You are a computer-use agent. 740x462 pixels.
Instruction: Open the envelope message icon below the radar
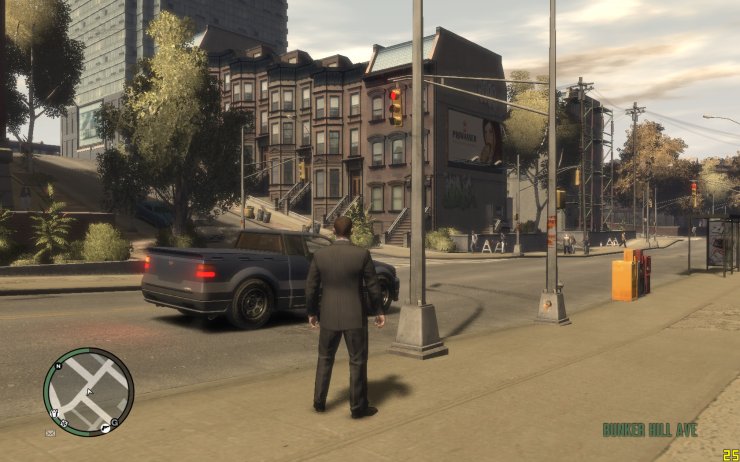pos(50,433)
